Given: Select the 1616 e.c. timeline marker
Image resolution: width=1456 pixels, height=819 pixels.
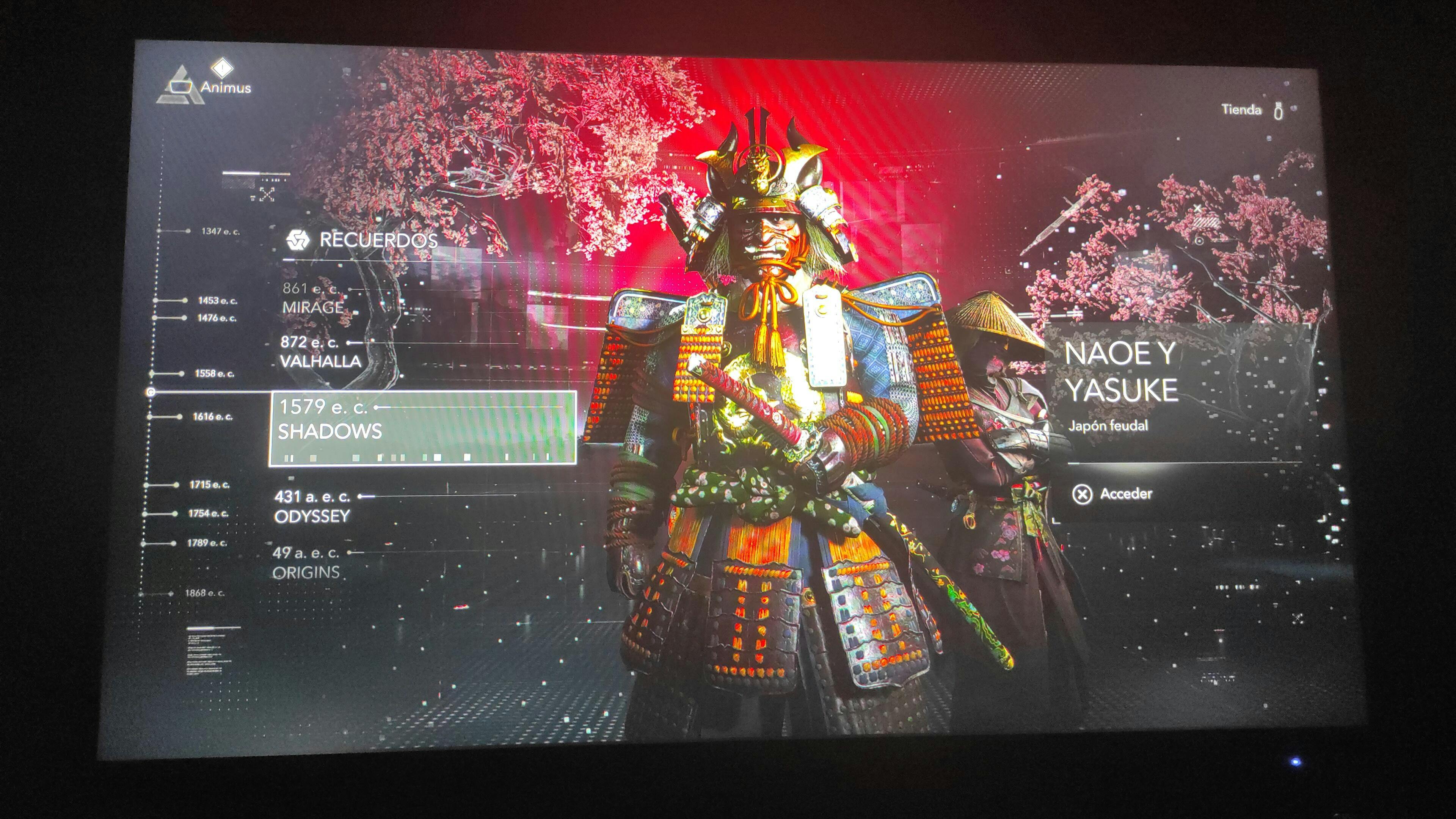Looking at the screenshot, I should pyautogui.click(x=212, y=417).
